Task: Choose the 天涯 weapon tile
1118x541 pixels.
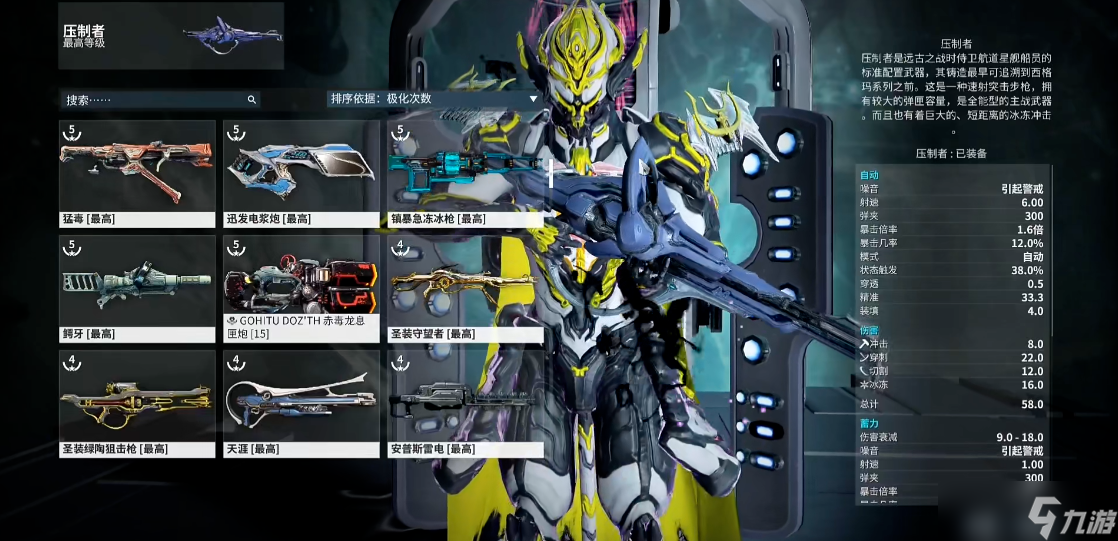Action: point(301,403)
